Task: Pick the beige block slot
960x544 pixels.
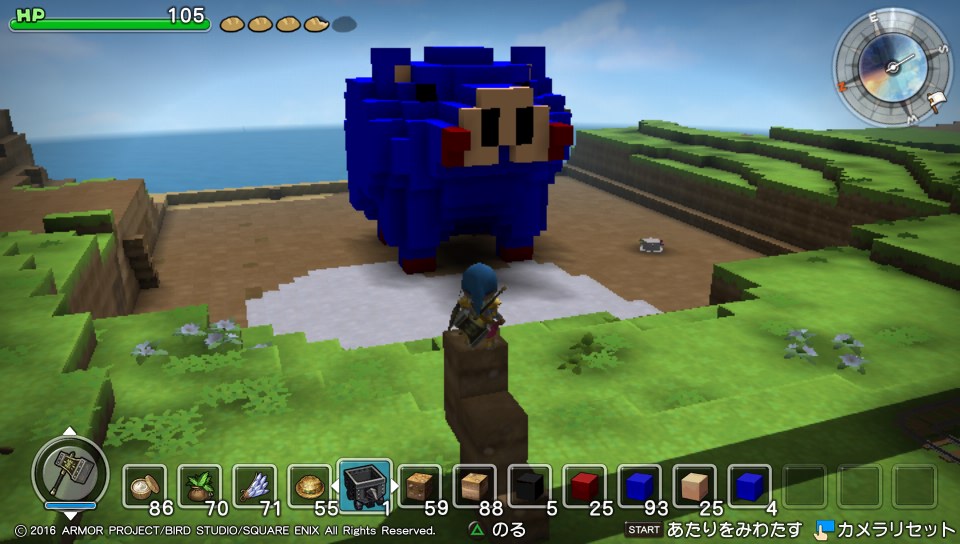Action: tap(694, 486)
